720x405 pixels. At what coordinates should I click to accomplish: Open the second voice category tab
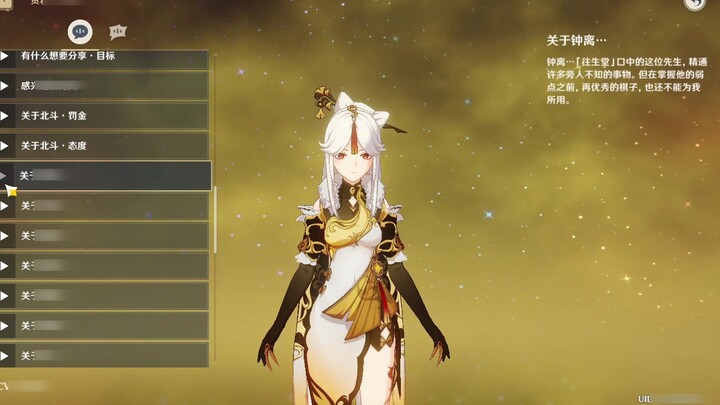(x=118, y=31)
